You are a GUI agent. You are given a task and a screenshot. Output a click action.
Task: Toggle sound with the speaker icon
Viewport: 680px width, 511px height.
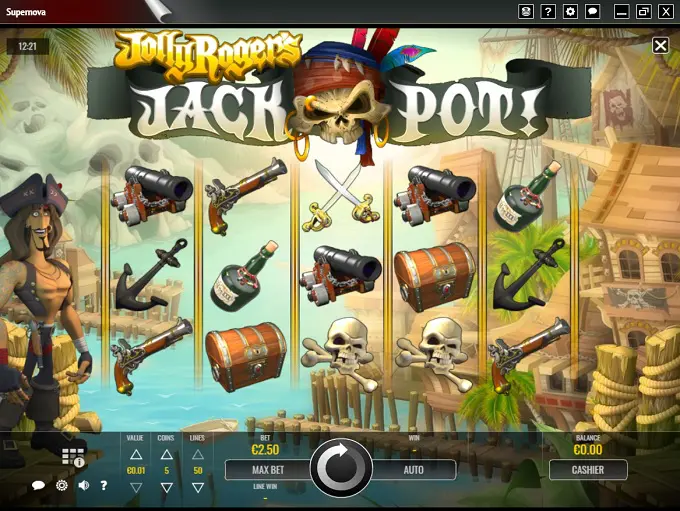pos(84,486)
